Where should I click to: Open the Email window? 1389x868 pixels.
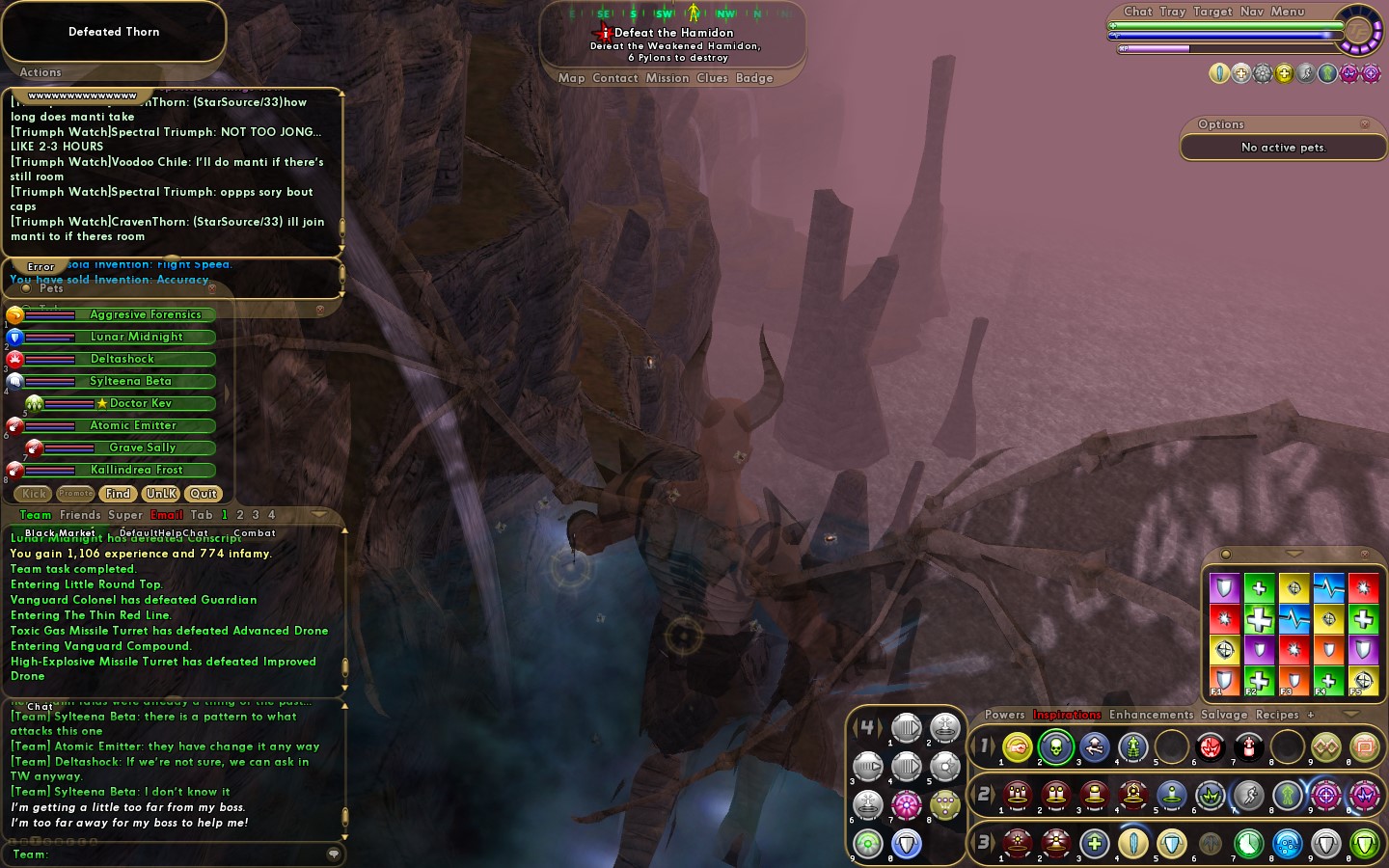tap(167, 515)
